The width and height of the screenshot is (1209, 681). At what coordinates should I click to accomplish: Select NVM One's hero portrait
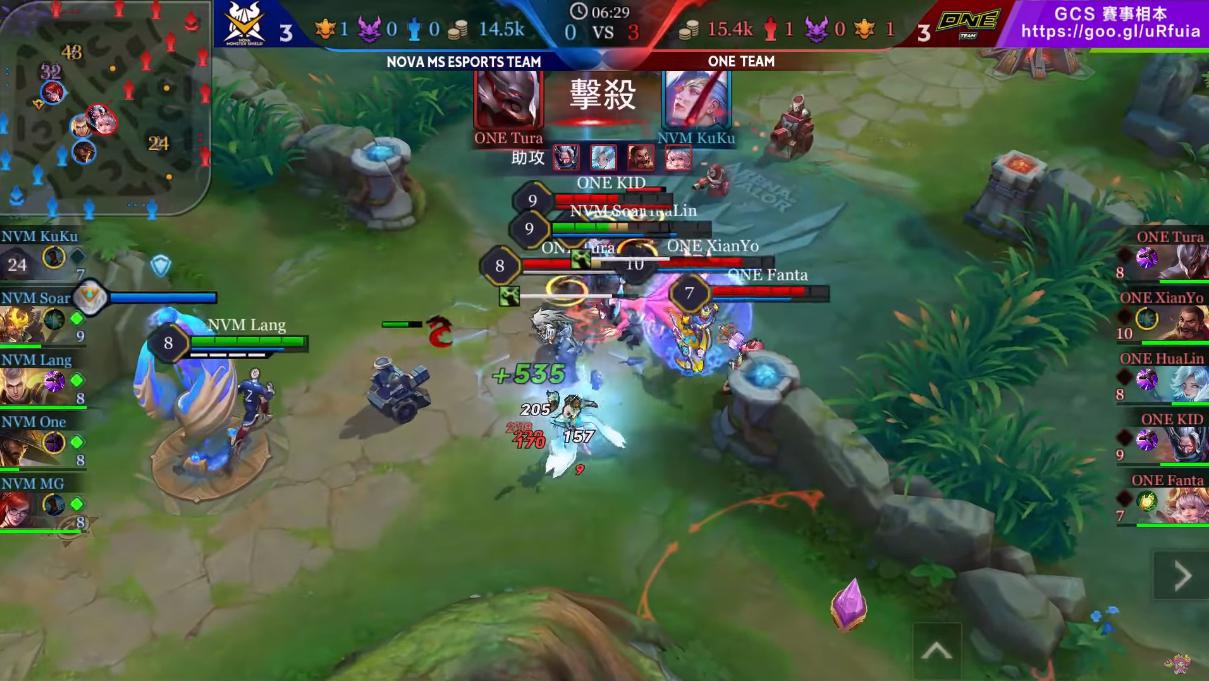point(18,447)
